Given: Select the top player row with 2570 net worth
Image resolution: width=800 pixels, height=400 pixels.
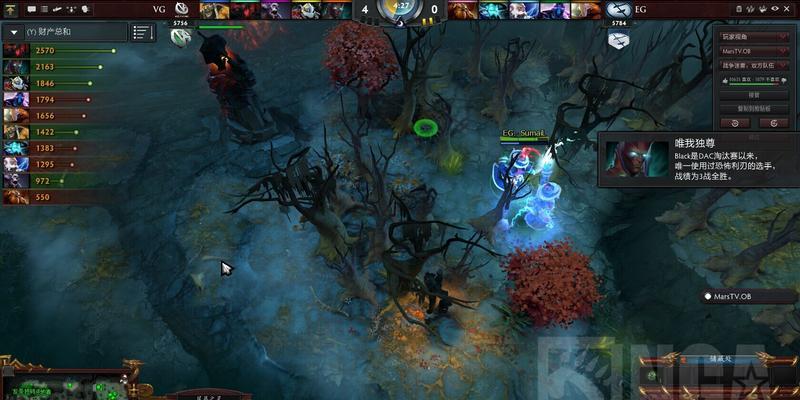Looking at the screenshot, I should point(60,50).
